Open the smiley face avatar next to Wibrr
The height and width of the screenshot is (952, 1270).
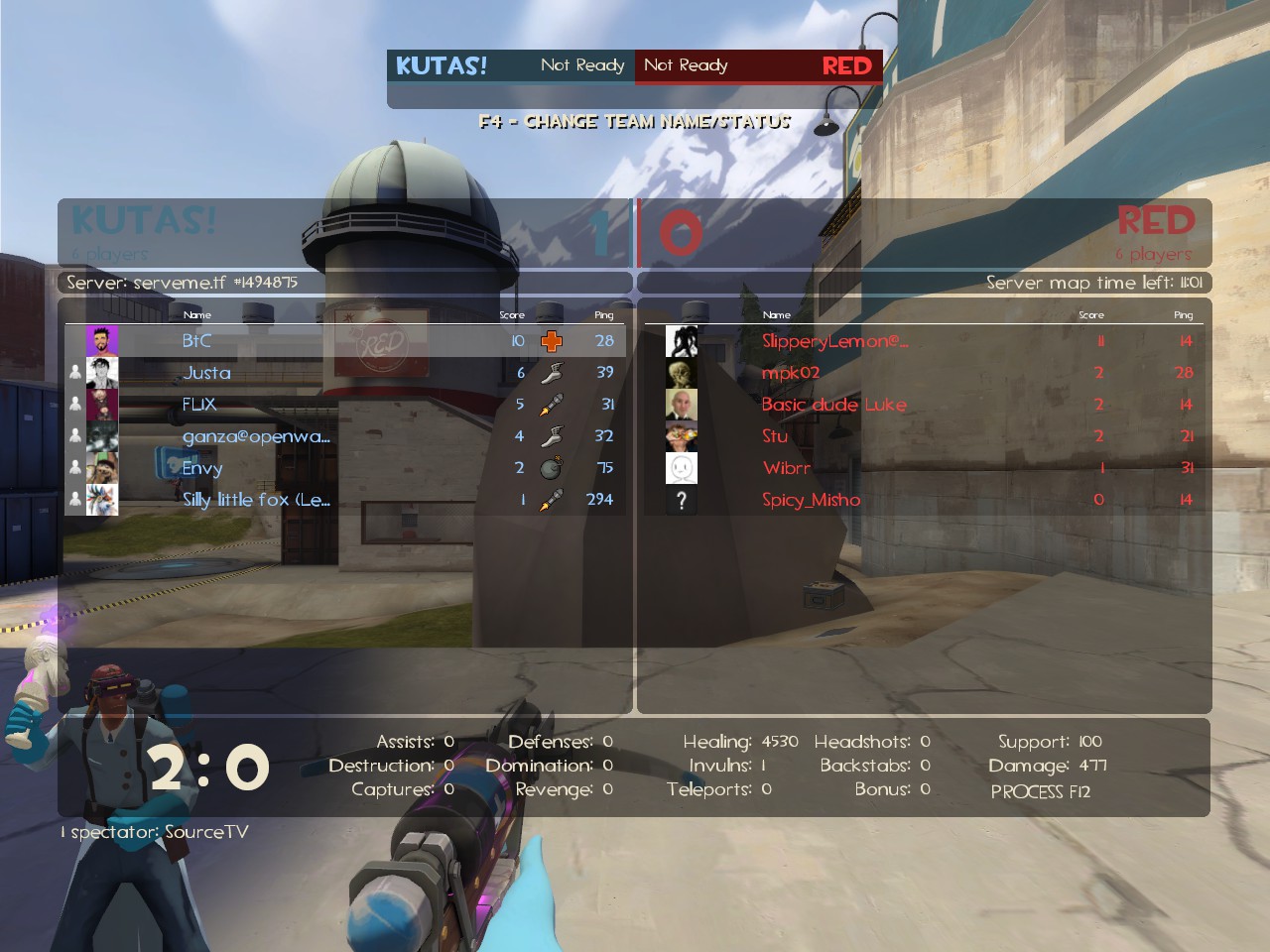(x=682, y=468)
